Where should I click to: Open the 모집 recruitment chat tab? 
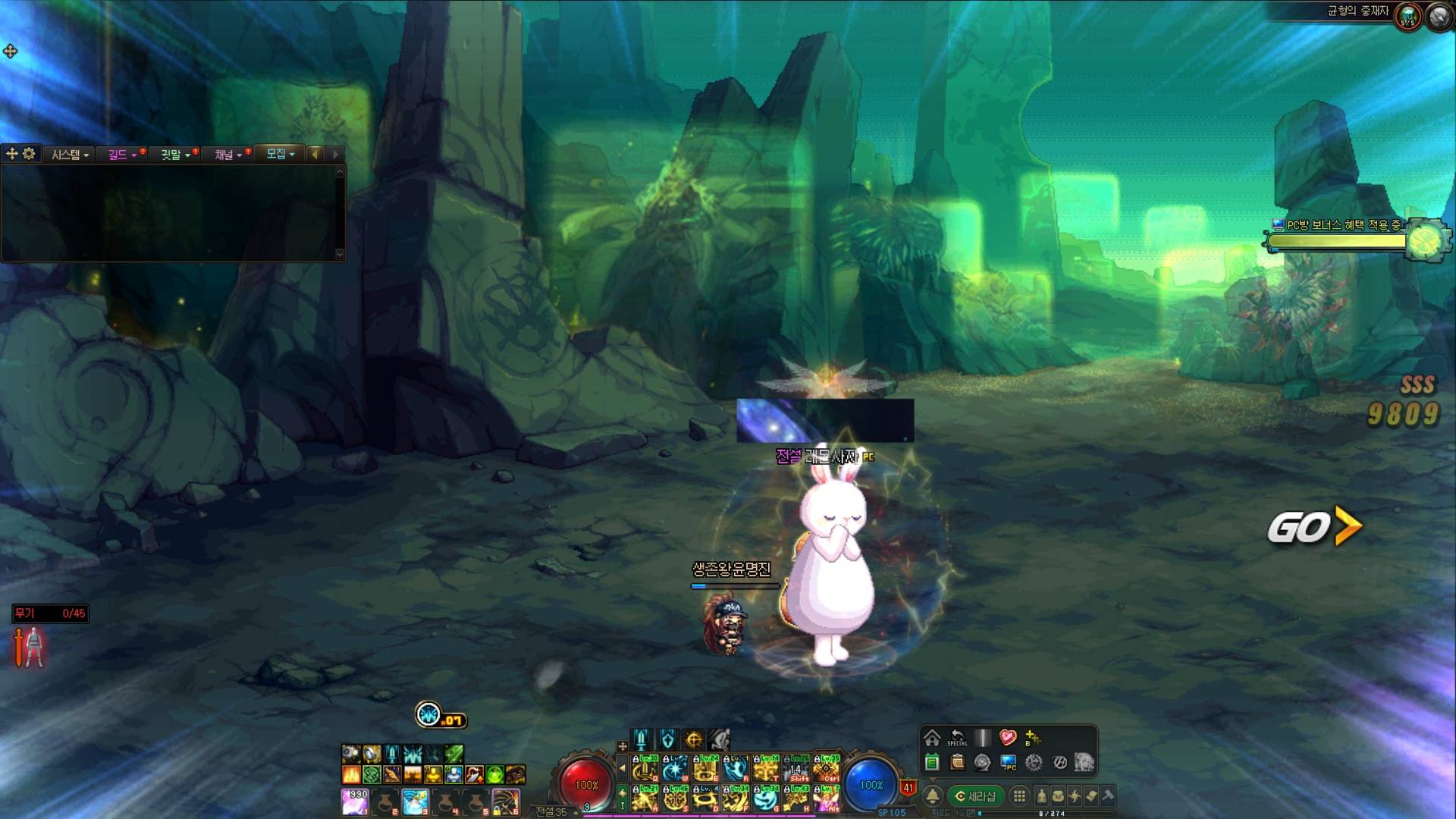pyautogui.click(x=280, y=154)
